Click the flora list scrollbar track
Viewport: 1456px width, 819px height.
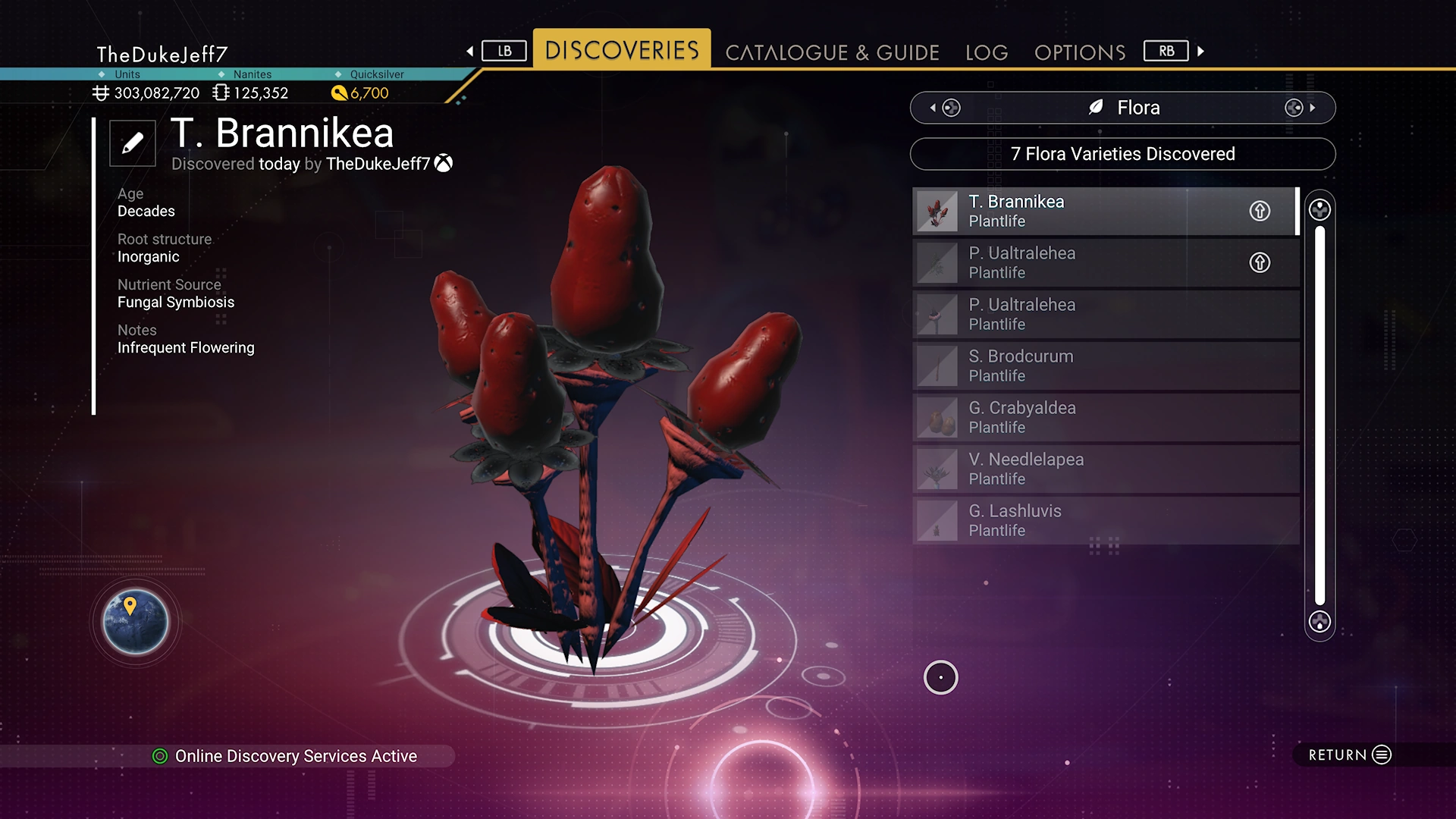point(1319,416)
